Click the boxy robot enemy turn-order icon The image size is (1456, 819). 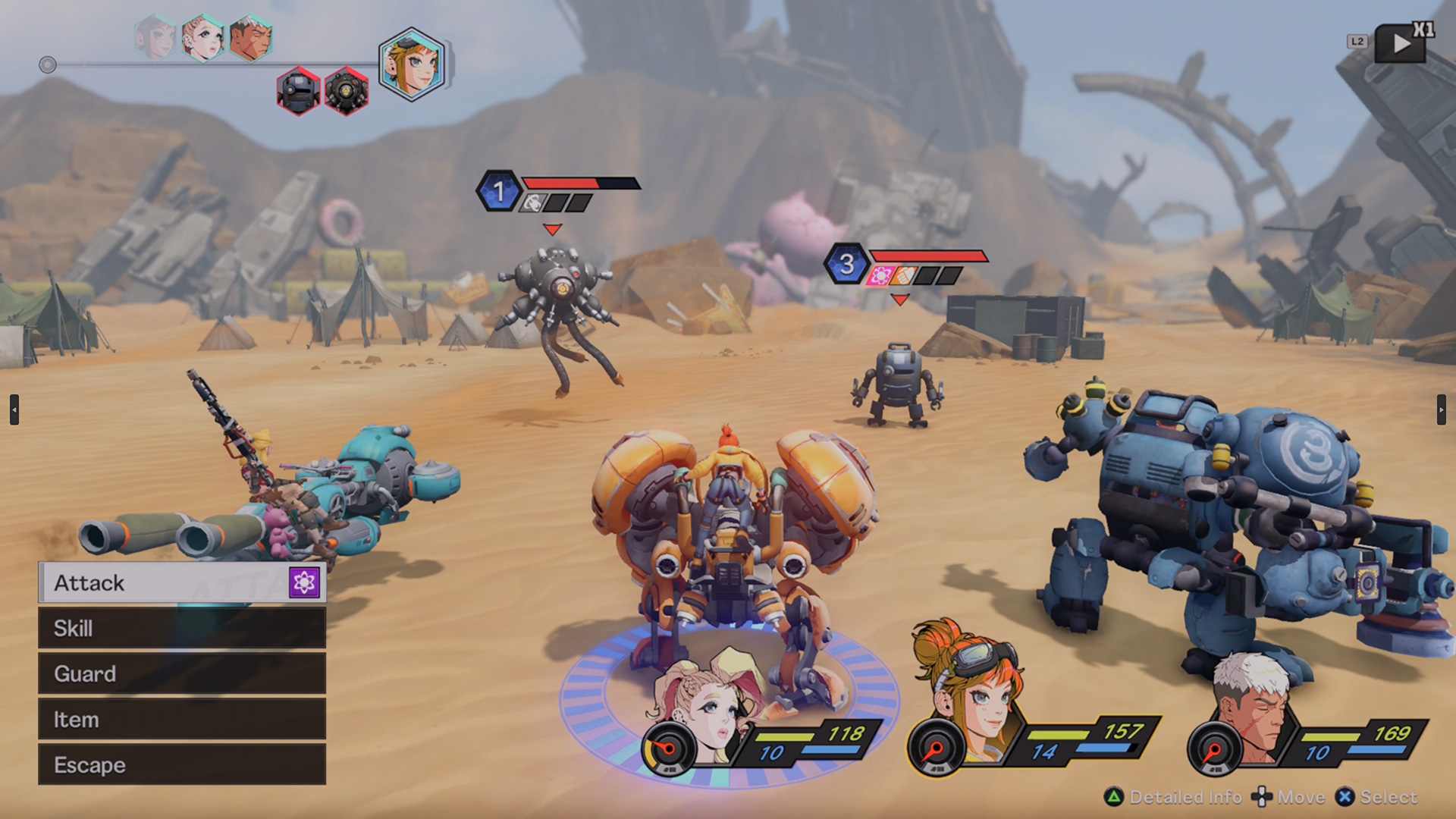[x=299, y=91]
